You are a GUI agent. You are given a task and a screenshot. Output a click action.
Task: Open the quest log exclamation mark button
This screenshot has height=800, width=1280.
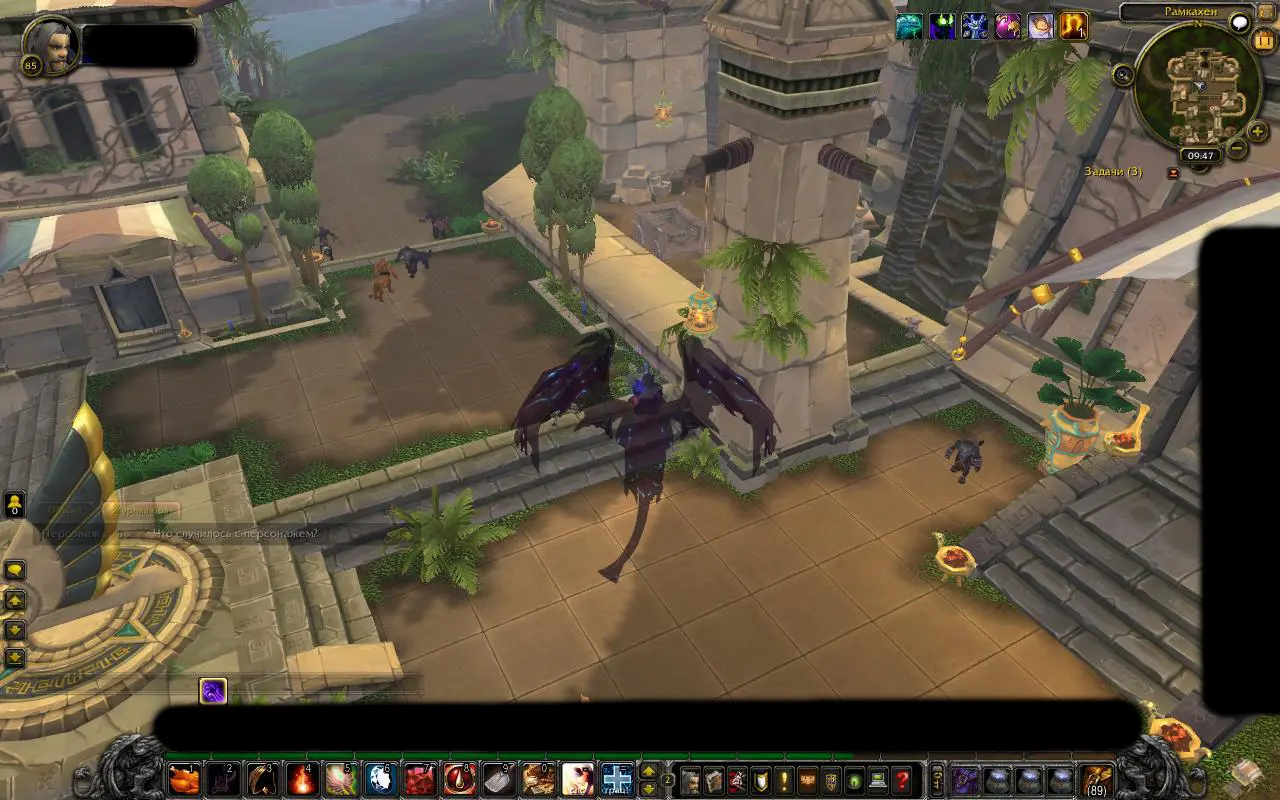click(x=784, y=780)
